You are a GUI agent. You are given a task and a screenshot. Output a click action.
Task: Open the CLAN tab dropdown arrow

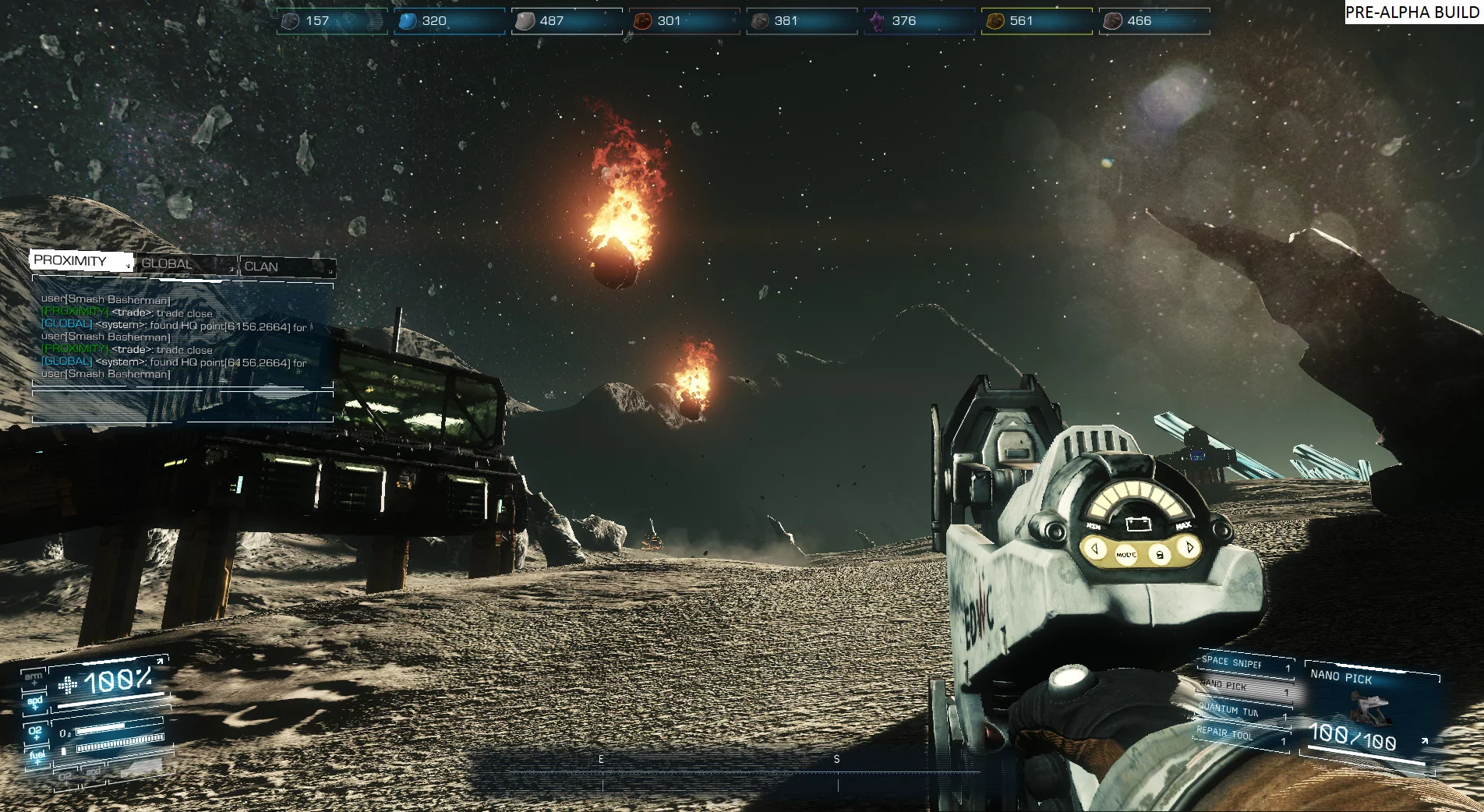pyautogui.click(x=329, y=271)
